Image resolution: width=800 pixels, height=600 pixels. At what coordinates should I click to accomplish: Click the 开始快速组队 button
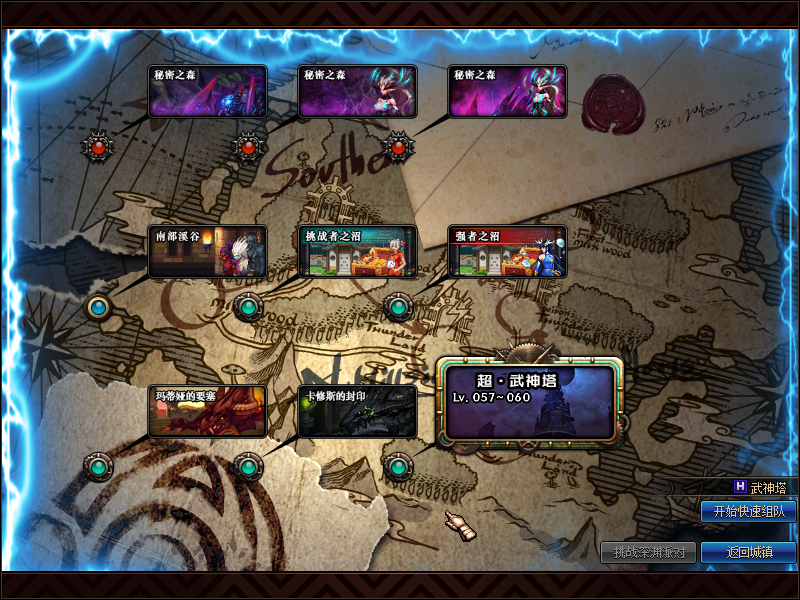749,511
